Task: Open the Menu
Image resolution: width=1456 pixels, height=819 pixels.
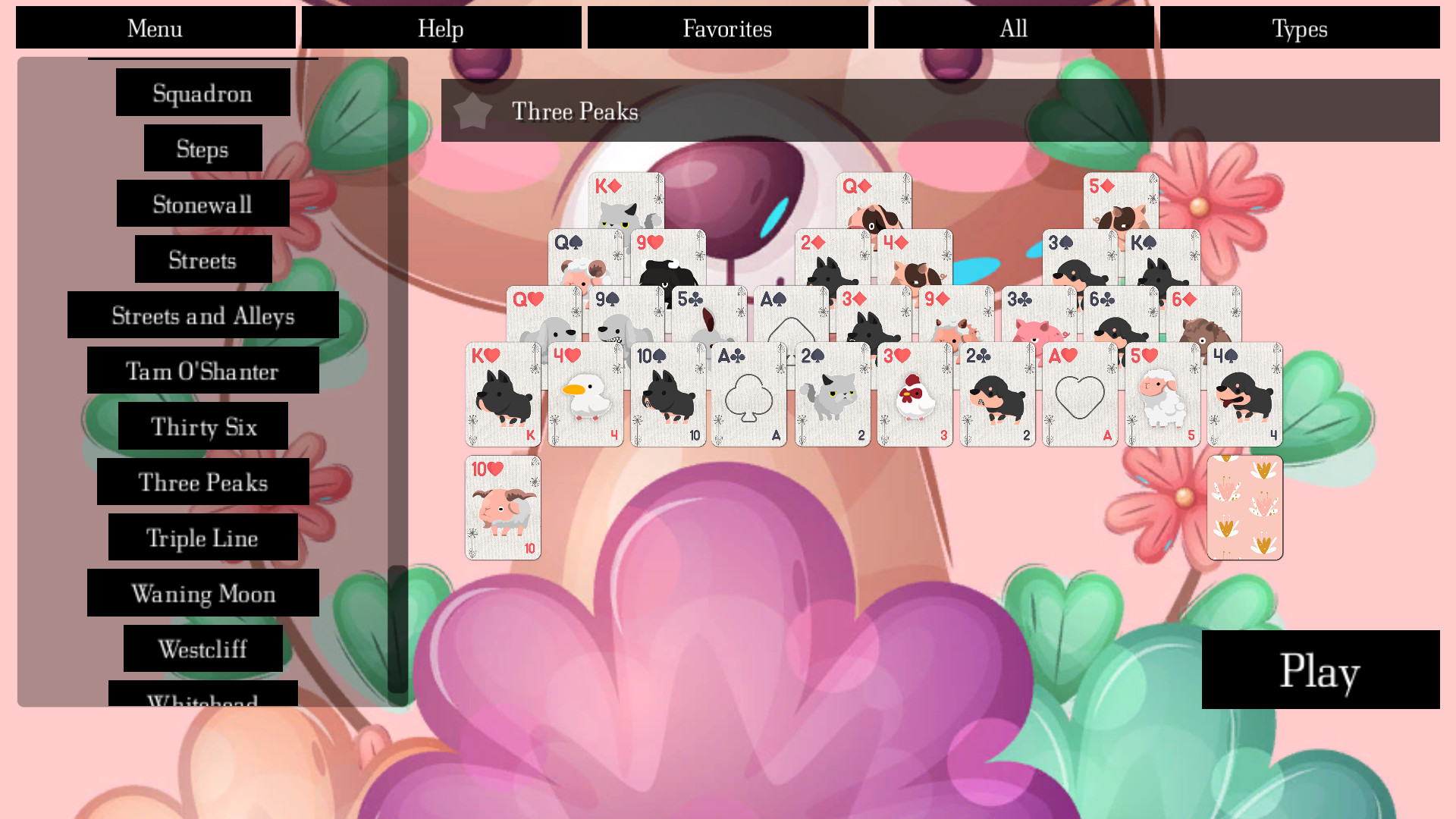Action: tap(155, 27)
